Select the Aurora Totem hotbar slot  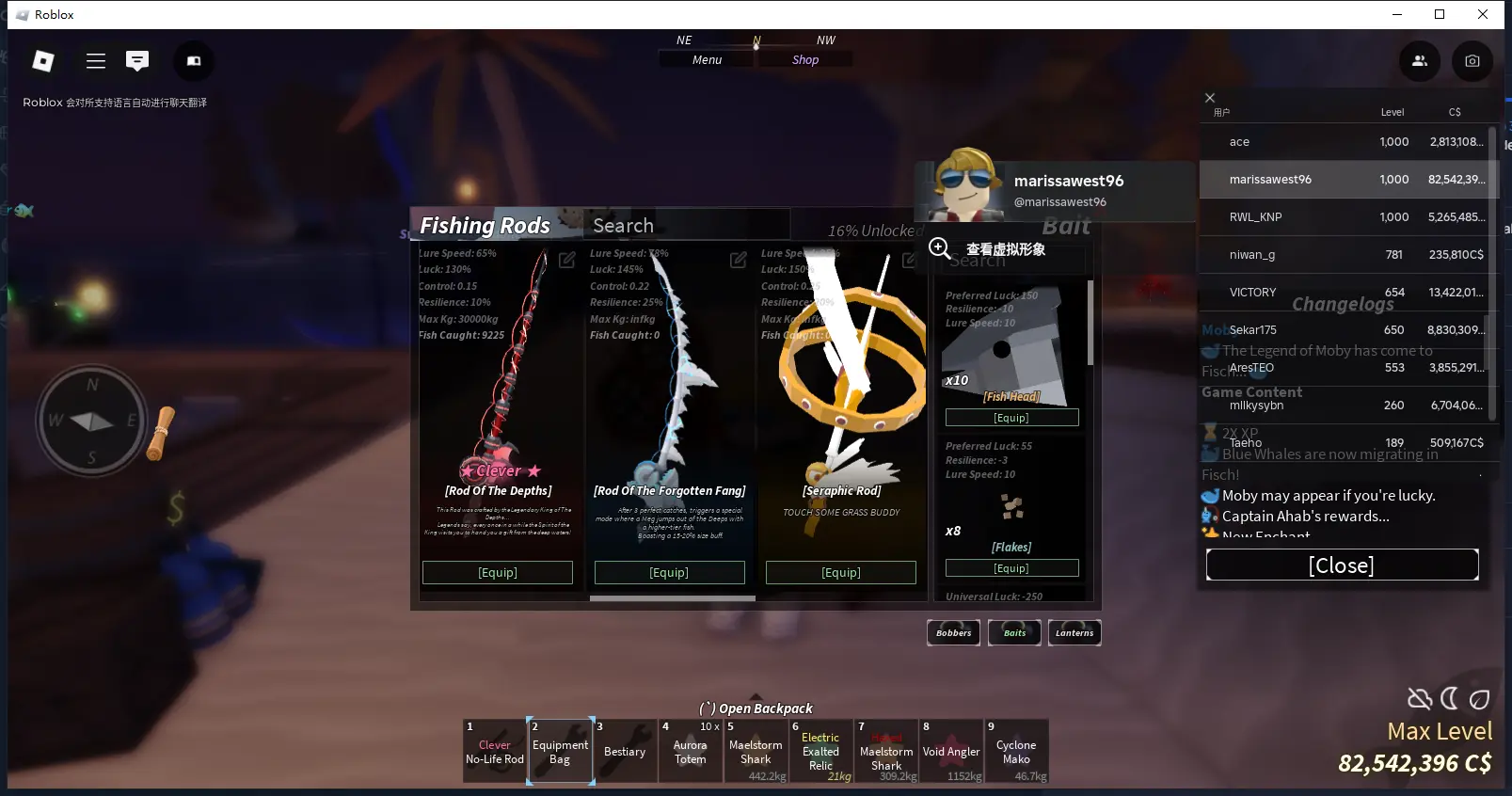(x=691, y=751)
